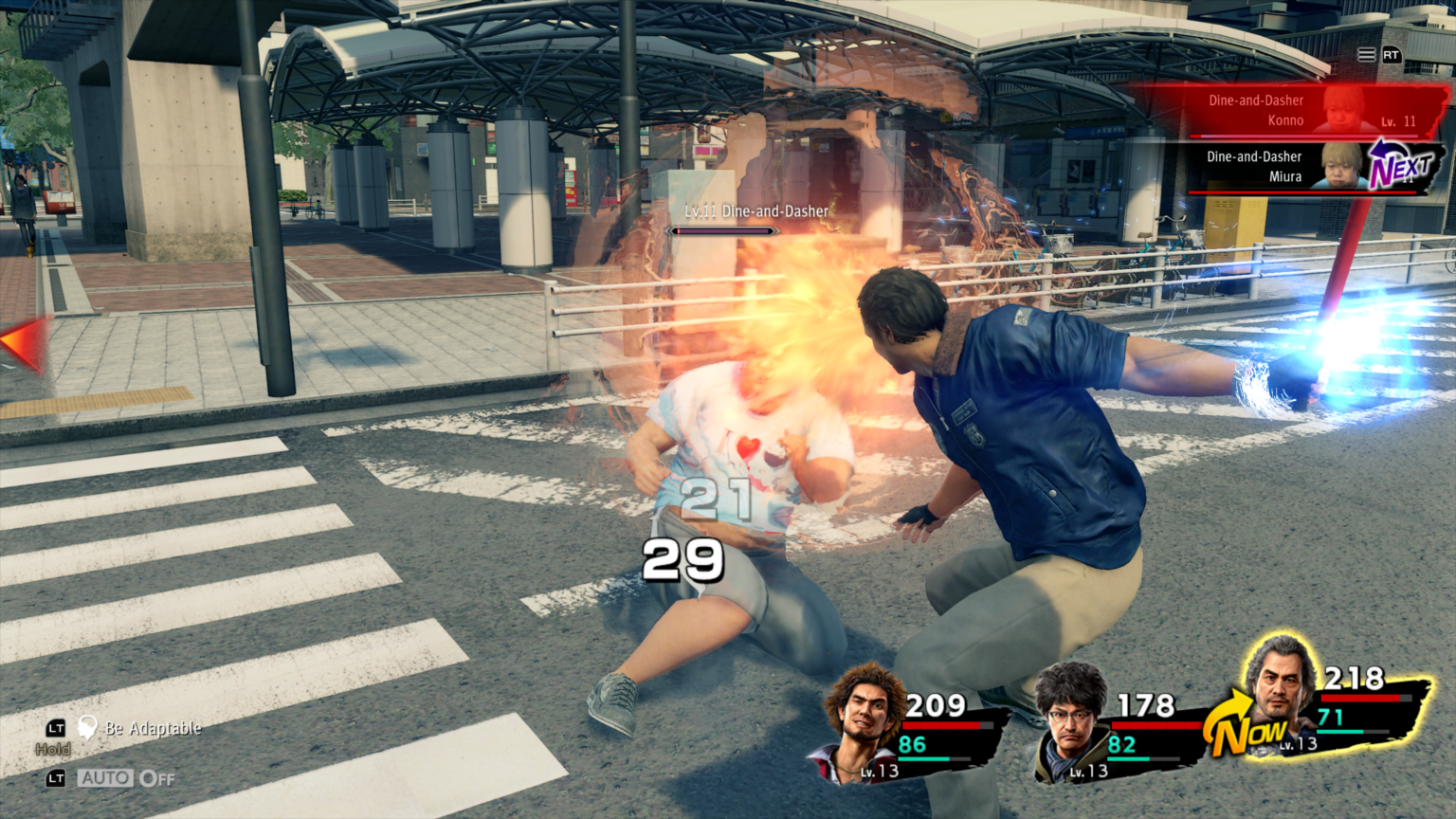
Task: Open the three-line menu icon
Action: 1366,55
